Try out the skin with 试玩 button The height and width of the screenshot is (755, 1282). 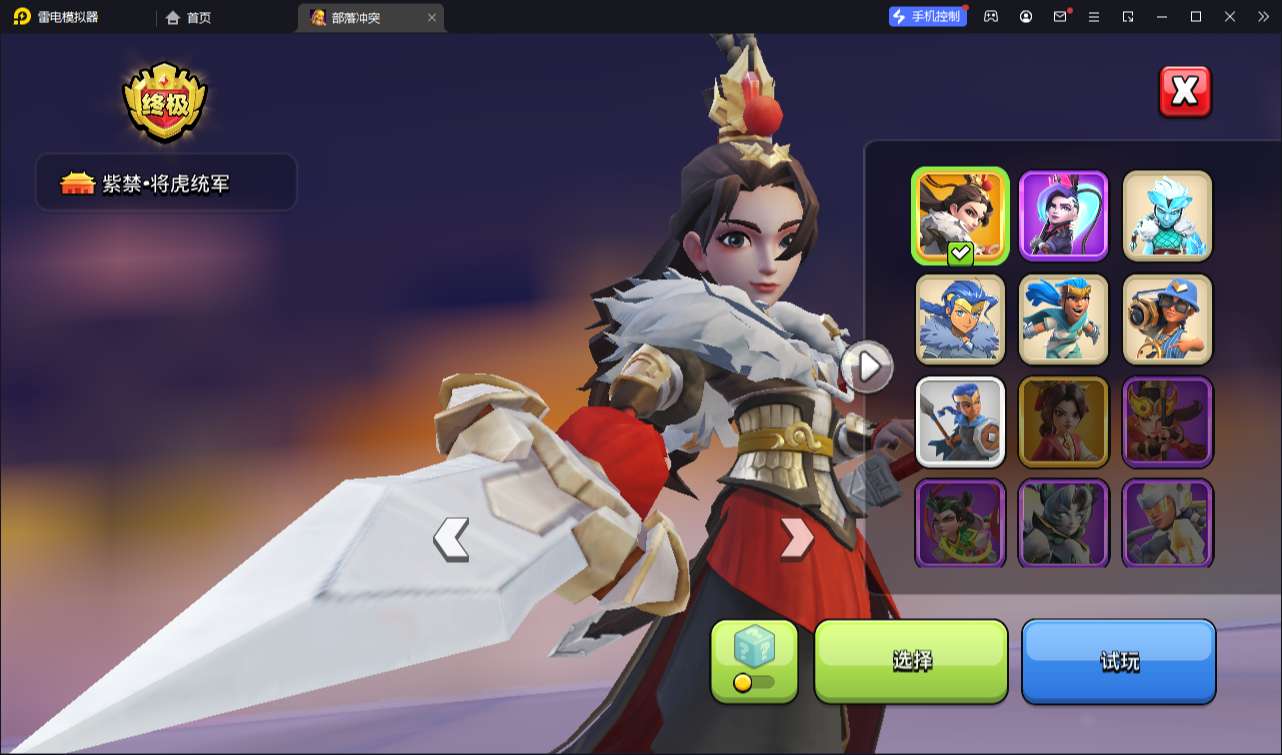pos(1118,660)
